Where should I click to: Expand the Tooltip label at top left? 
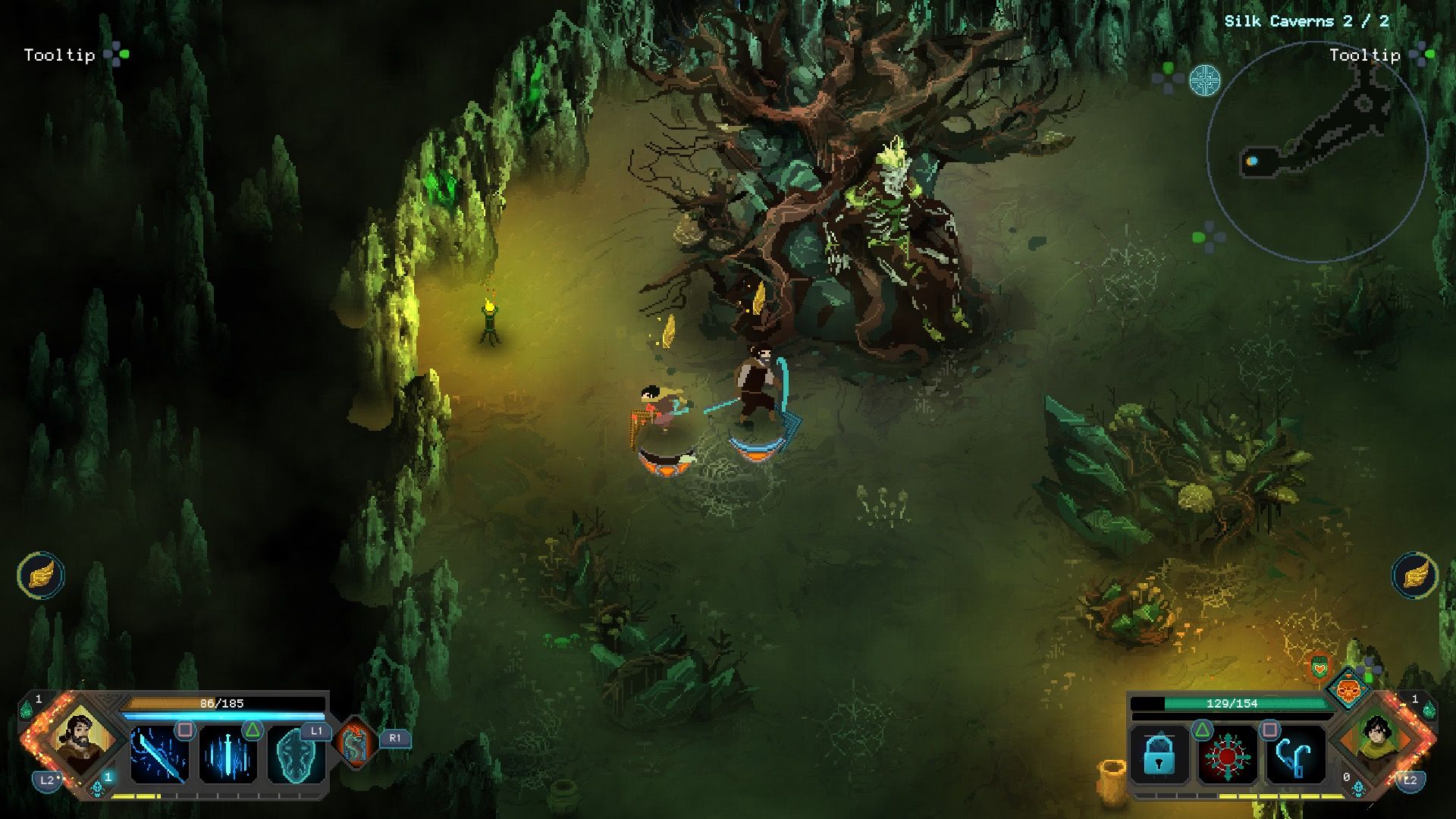pos(59,55)
